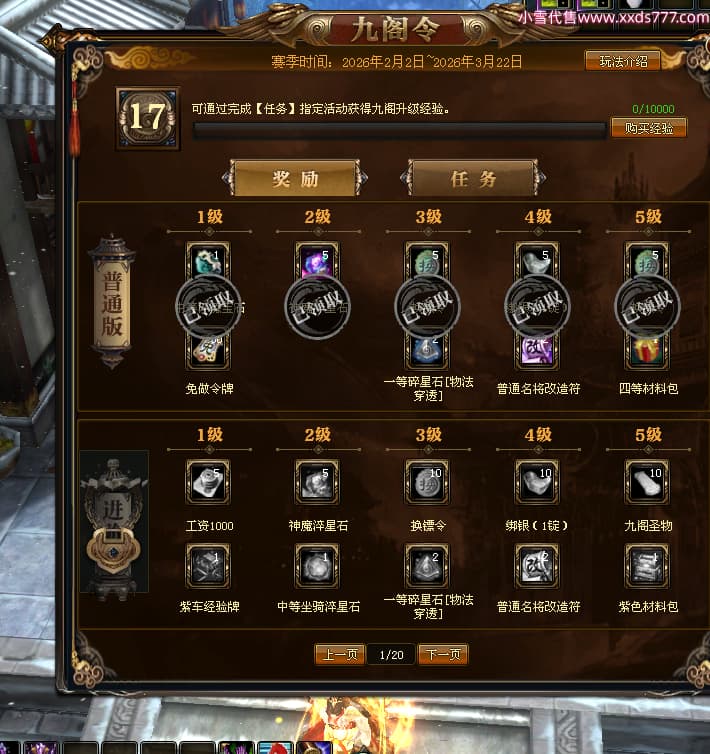Select the 绑银(1锭) reward icon
Viewport: 710px width, 754px height.
click(x=538, y=482)
